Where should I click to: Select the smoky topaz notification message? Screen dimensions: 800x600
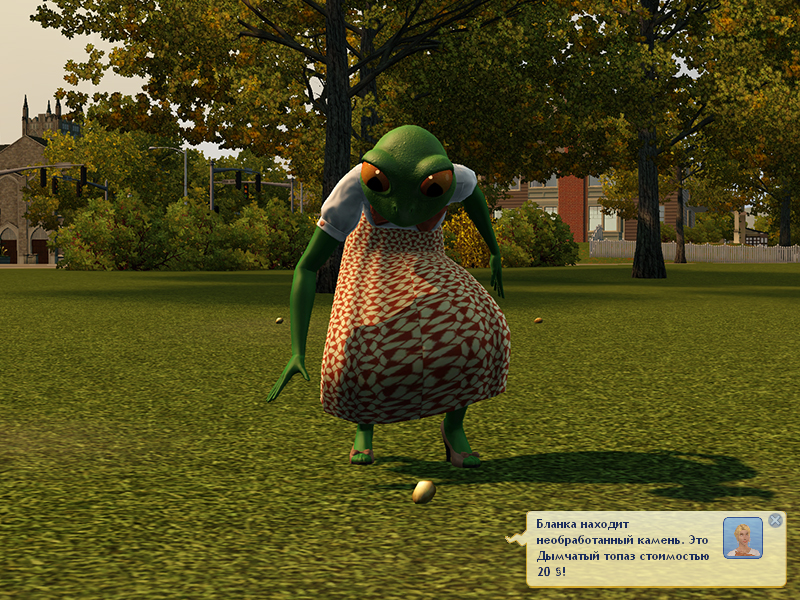click(x=622, y=548)
